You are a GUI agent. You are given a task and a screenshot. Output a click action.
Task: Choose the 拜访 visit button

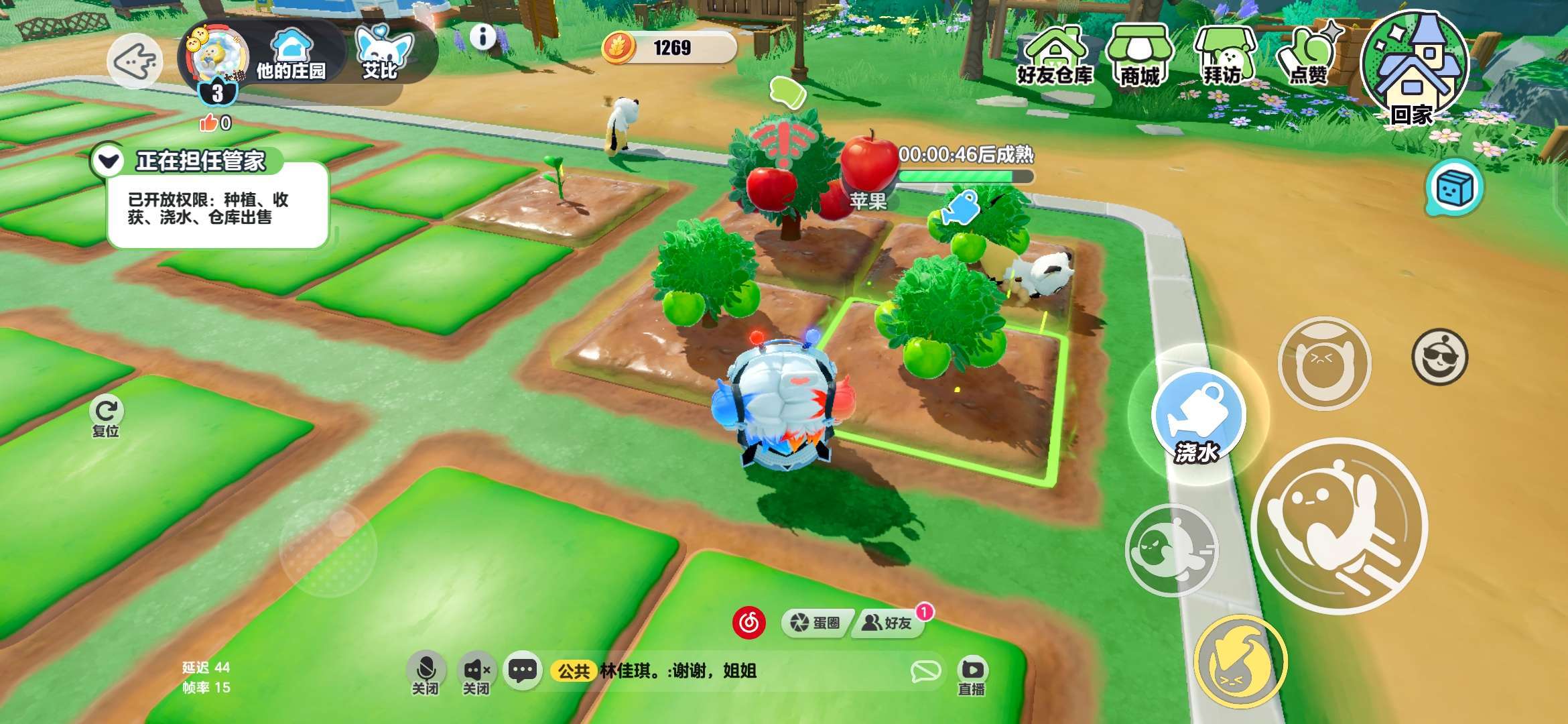pos(1224,58)
